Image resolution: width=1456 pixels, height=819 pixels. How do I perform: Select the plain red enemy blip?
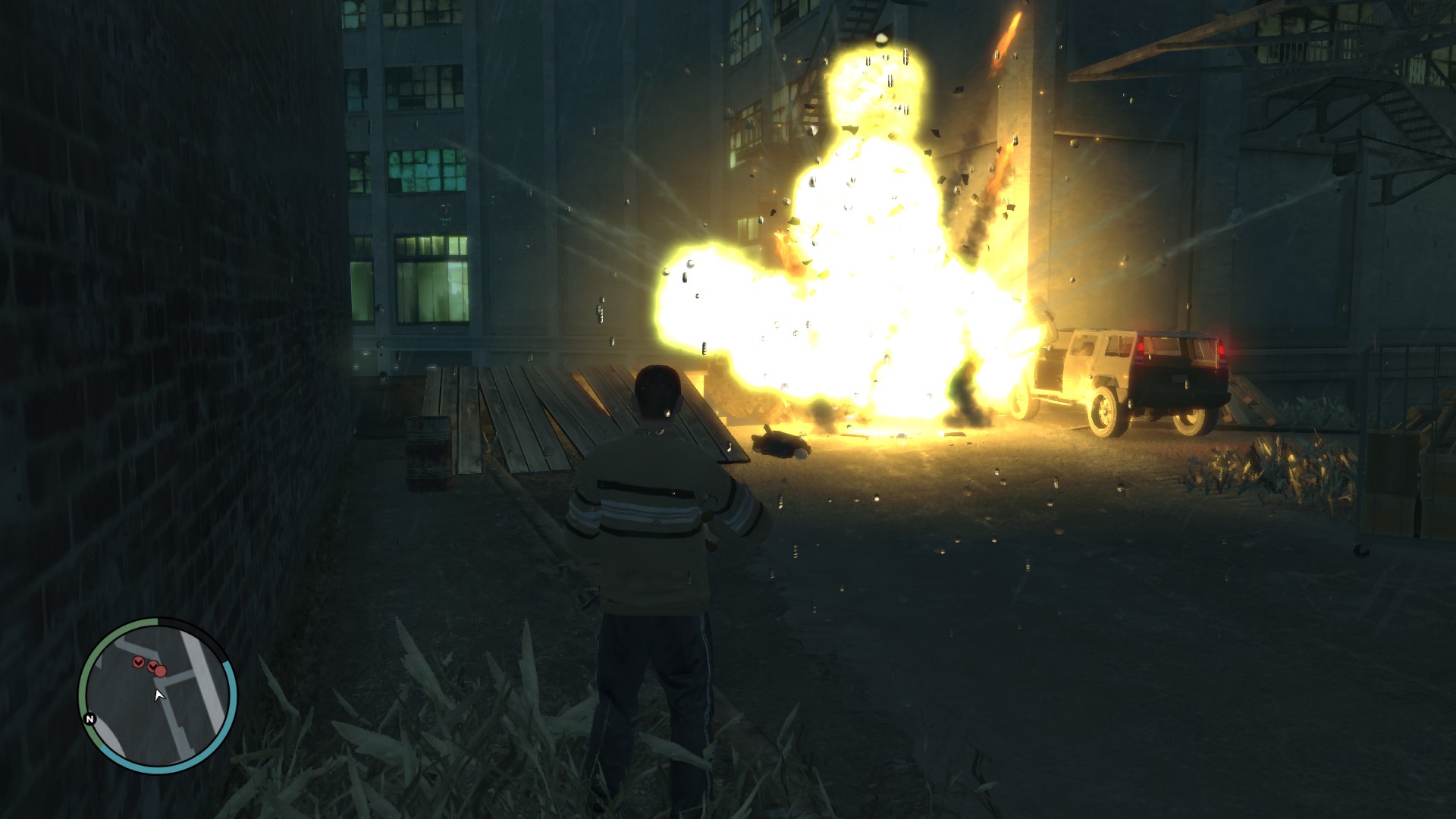point(161,670)
